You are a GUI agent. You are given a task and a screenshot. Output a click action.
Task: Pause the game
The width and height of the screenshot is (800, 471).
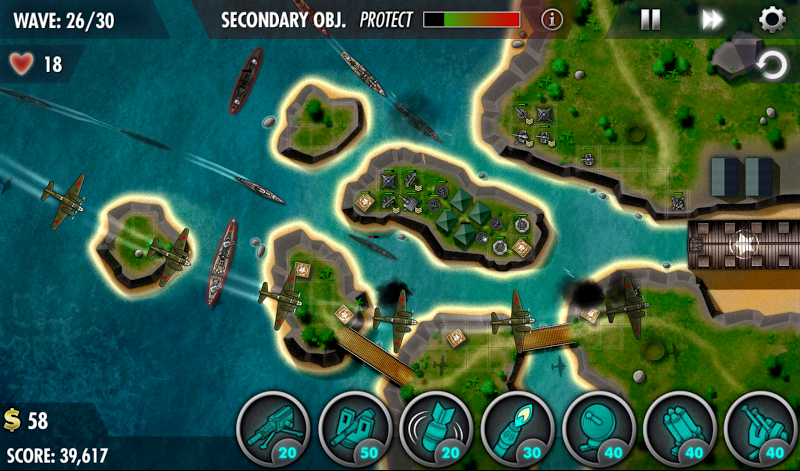650,19
